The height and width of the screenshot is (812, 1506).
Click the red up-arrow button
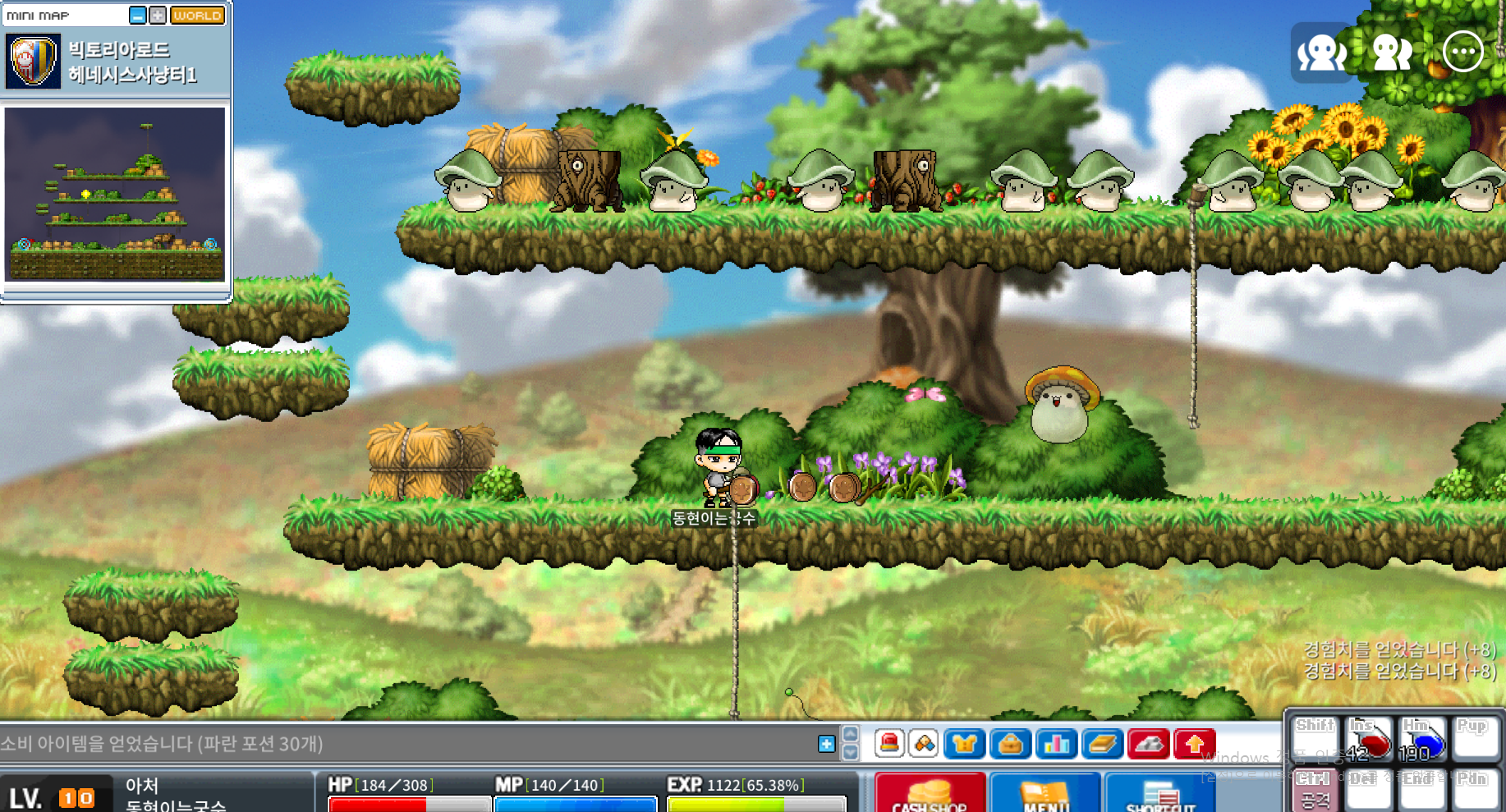pos(1195,744)
